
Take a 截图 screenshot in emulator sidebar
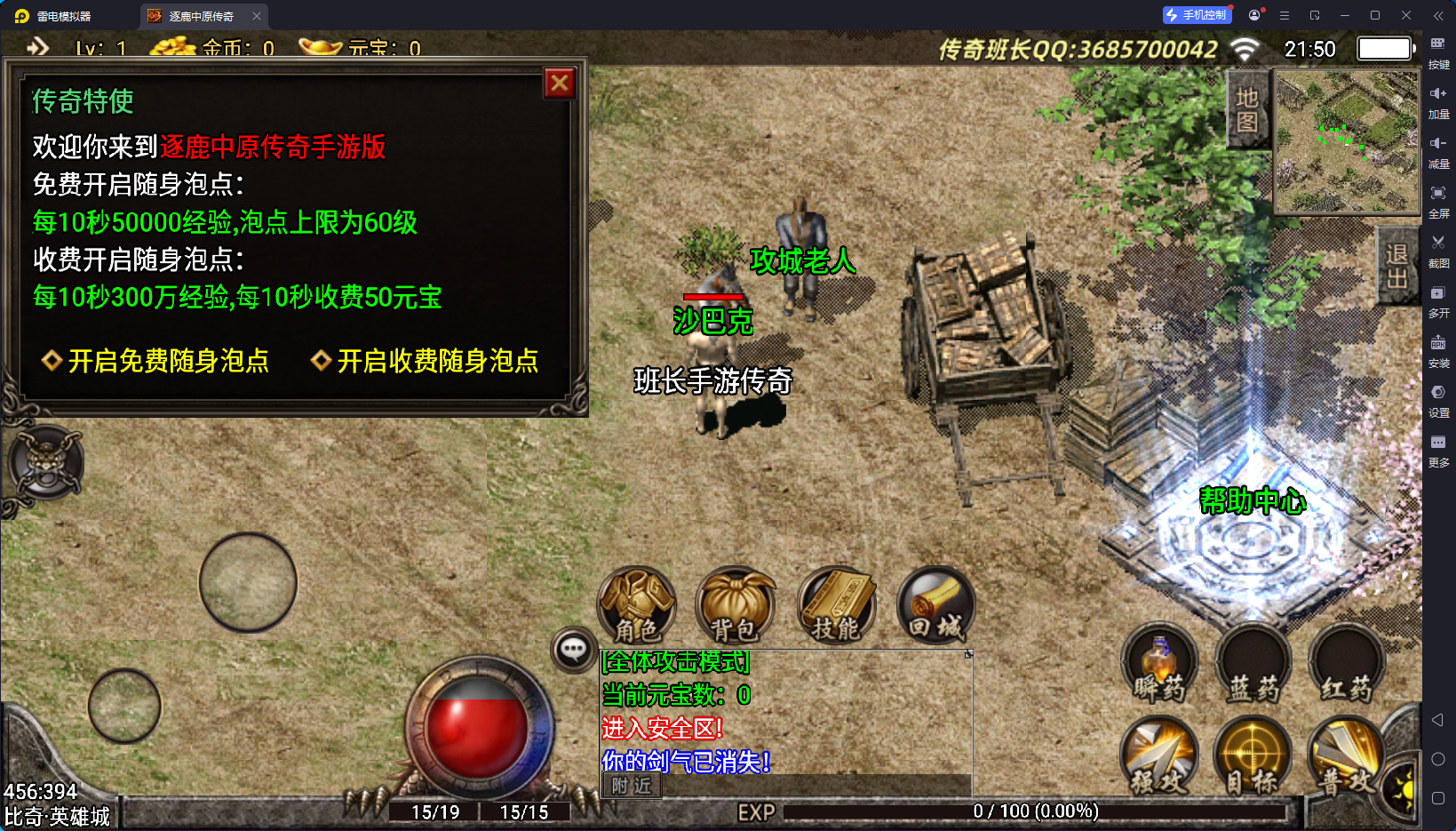pyautogui.click(x=1438, y=250)
